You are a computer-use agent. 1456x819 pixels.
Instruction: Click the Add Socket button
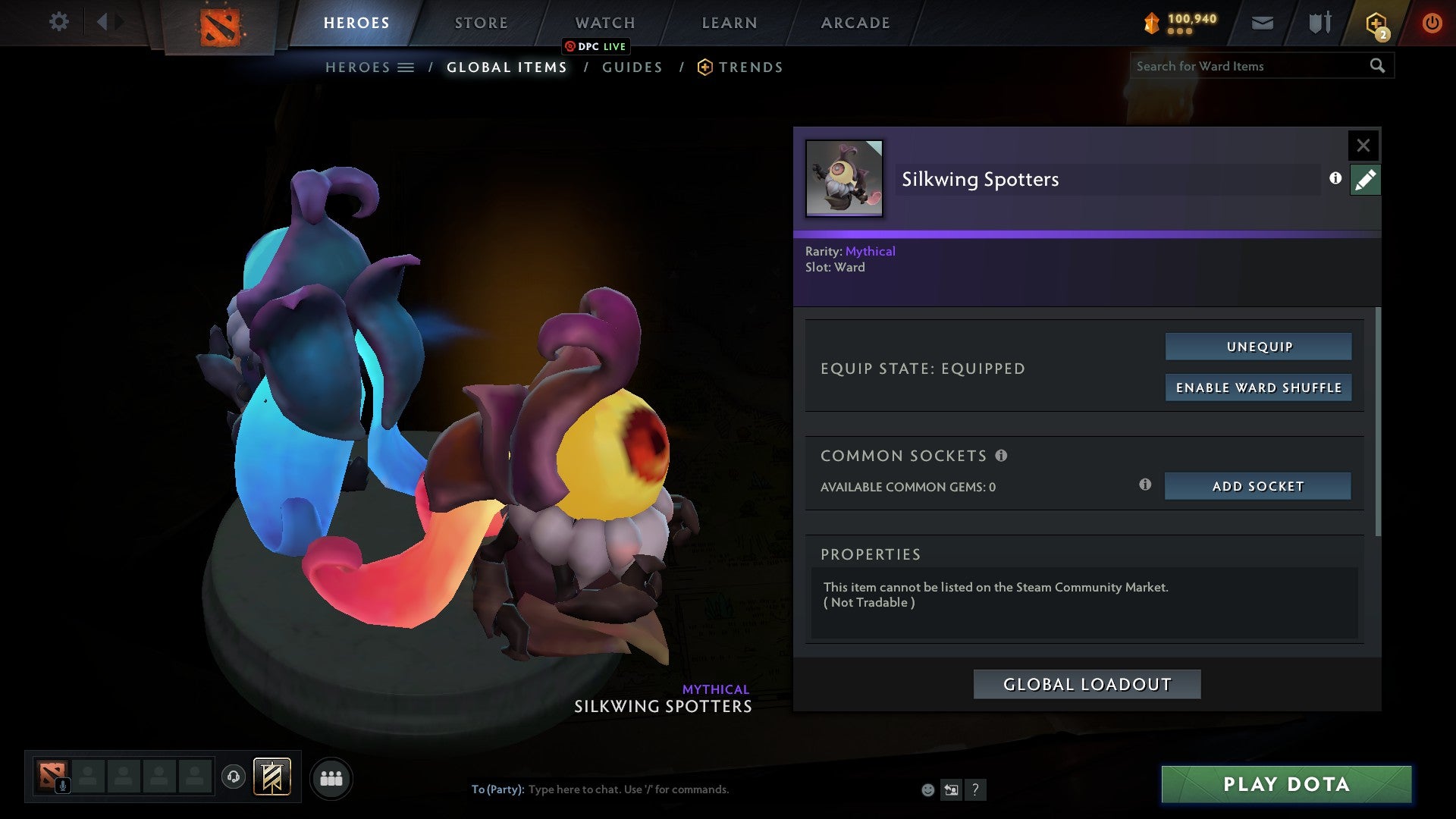[1258, 486]
